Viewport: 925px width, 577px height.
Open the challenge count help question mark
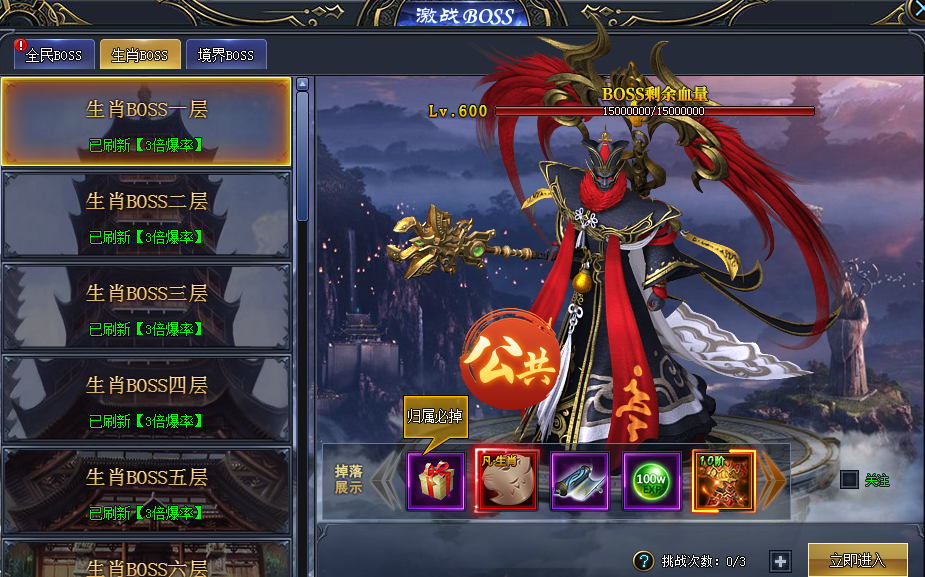pyautogui.click(x=644, y=561)
